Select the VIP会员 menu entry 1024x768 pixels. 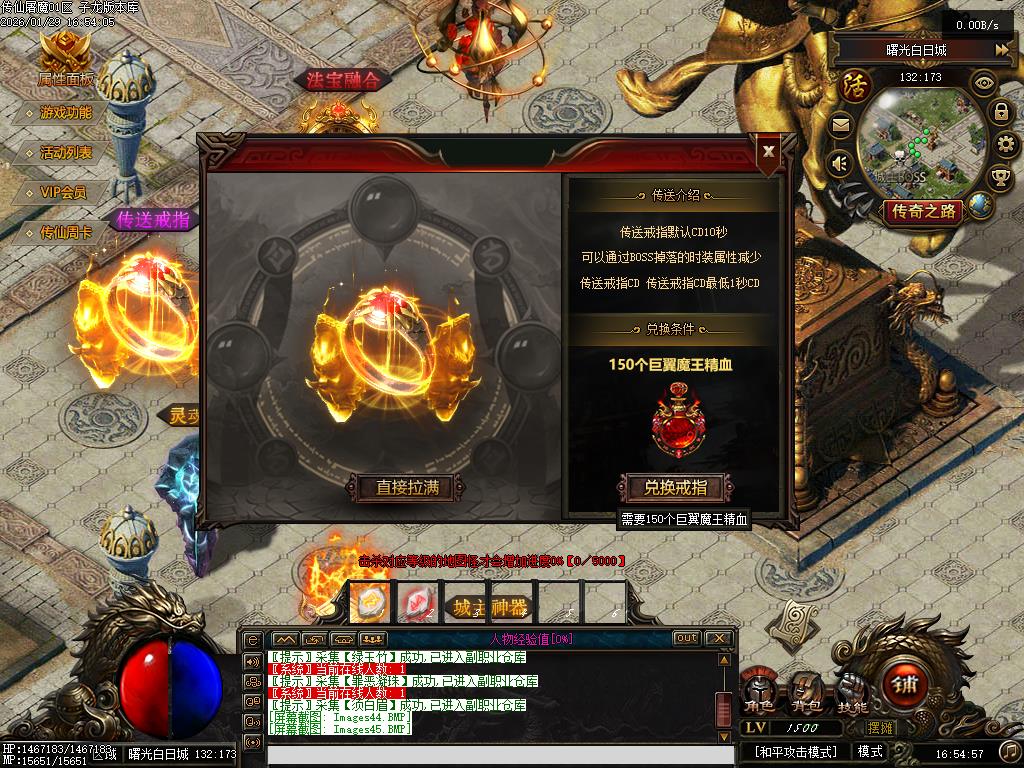[63, 192]
